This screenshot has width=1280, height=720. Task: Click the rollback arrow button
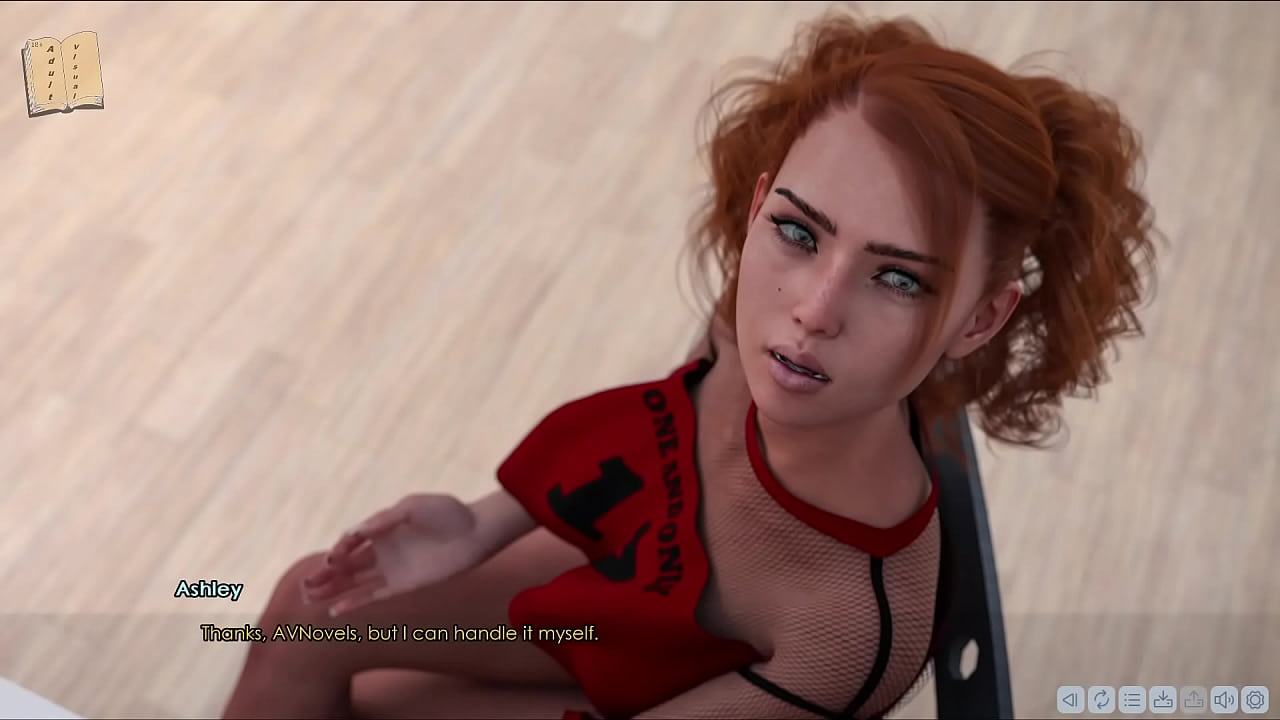(x=1070, y=700)
